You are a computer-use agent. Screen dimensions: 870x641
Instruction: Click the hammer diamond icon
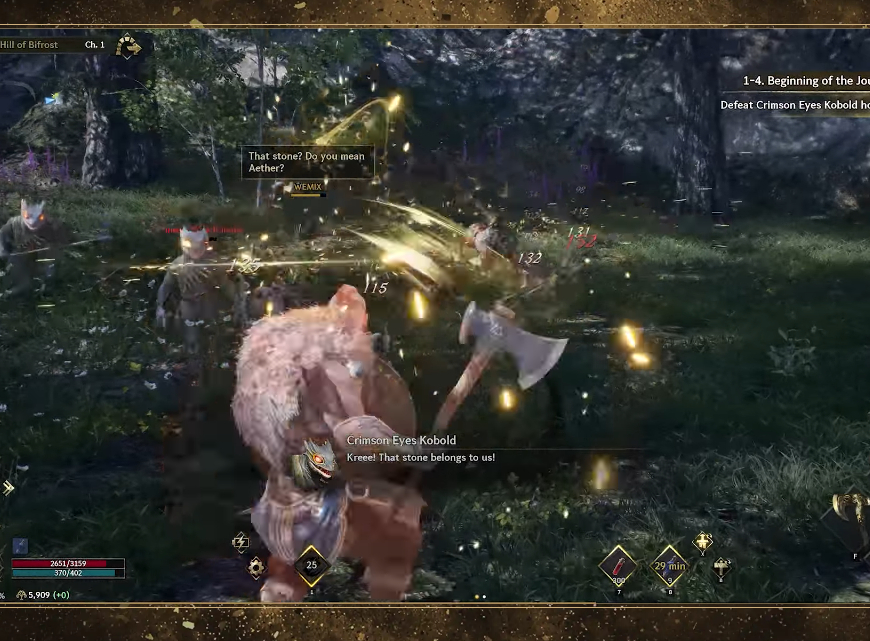click(x=721, y=568)
